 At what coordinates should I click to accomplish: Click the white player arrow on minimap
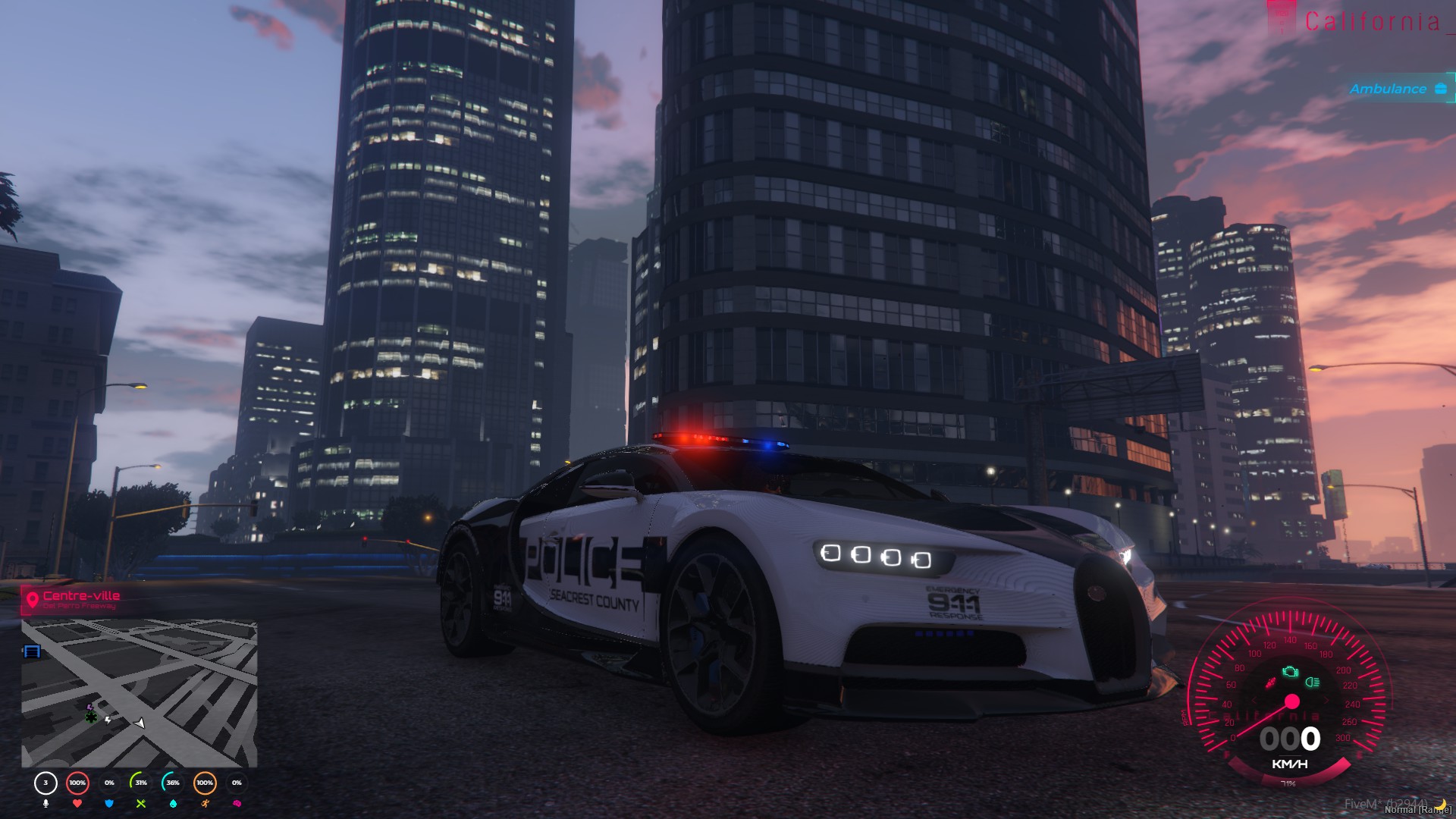(140, 723)
